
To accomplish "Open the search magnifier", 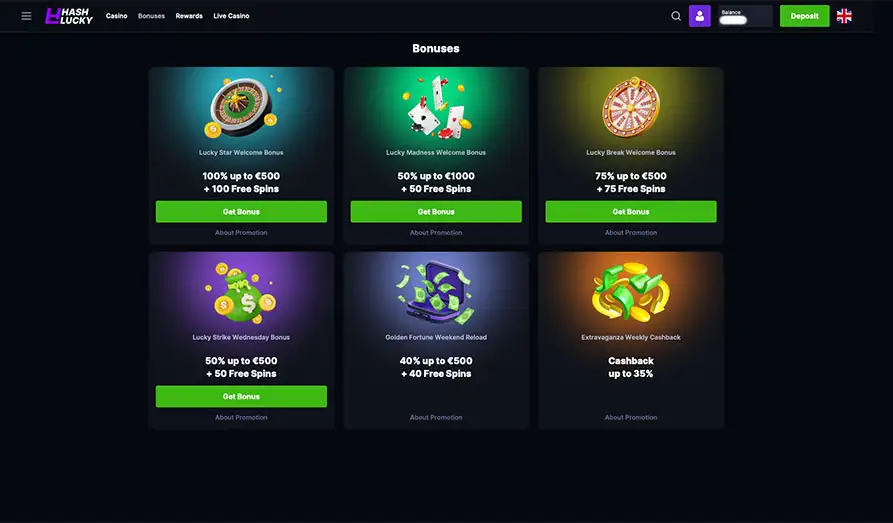I will tap(676, 16).
